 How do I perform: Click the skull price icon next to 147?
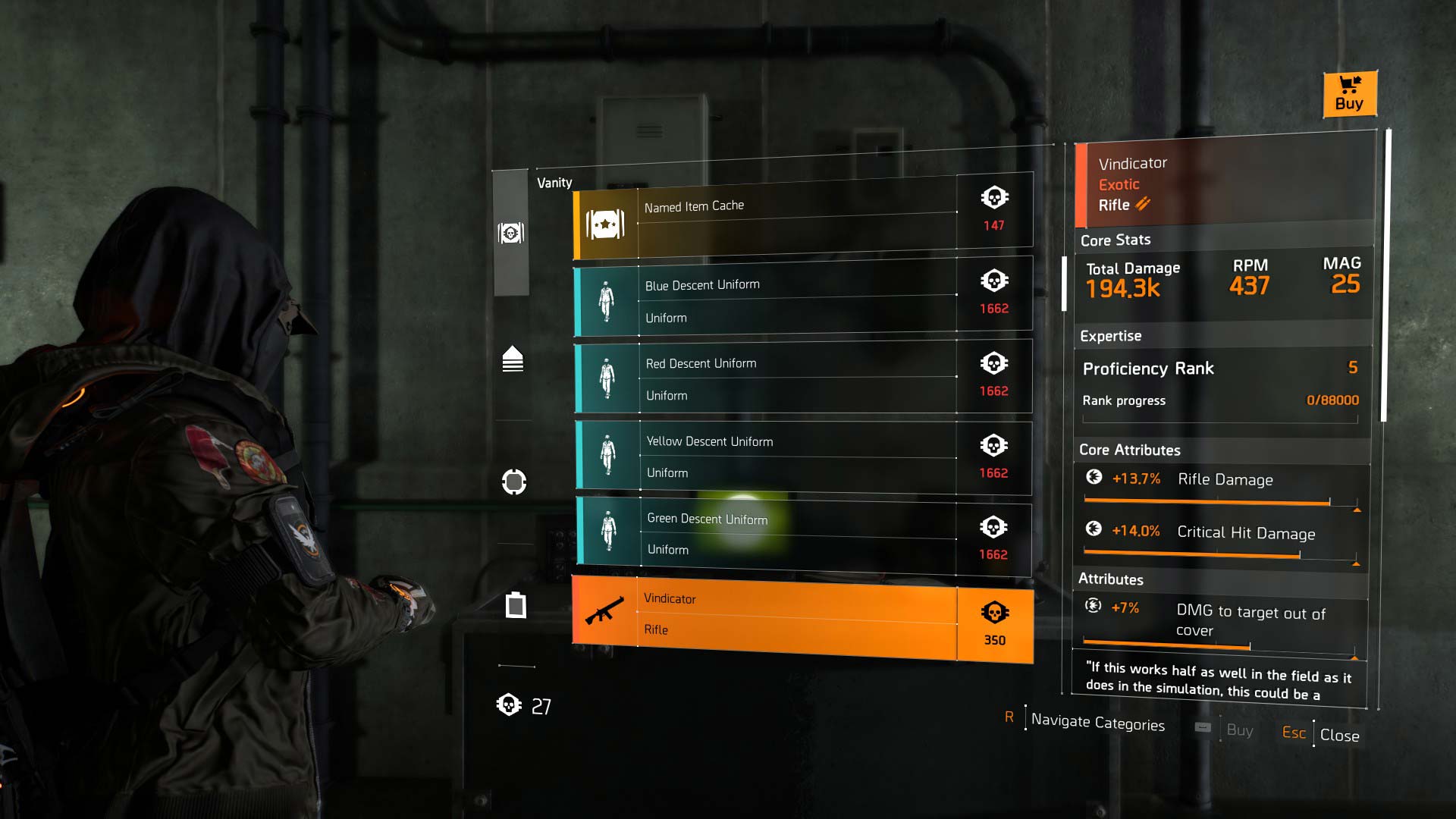(x=994, y=196)
